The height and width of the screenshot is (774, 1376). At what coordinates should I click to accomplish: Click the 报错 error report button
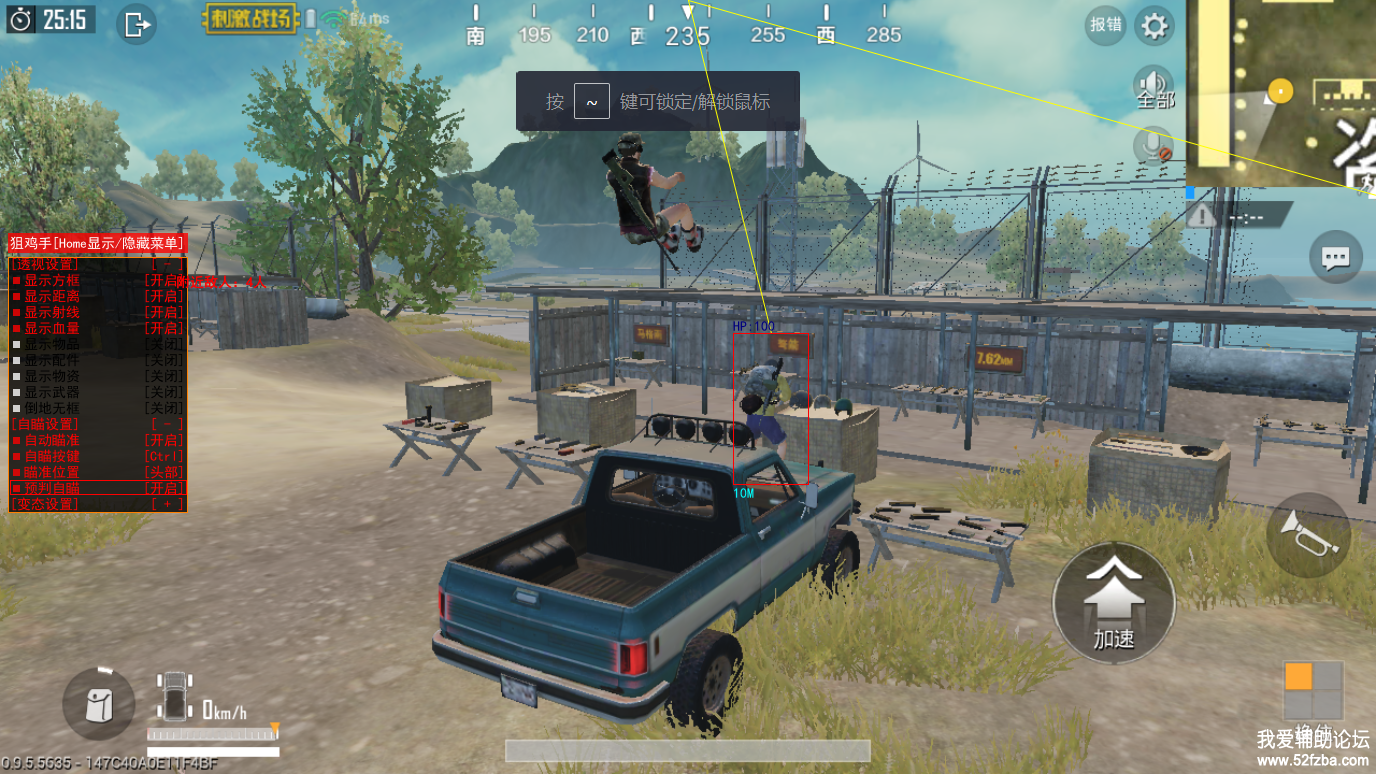pos(1106,25)
